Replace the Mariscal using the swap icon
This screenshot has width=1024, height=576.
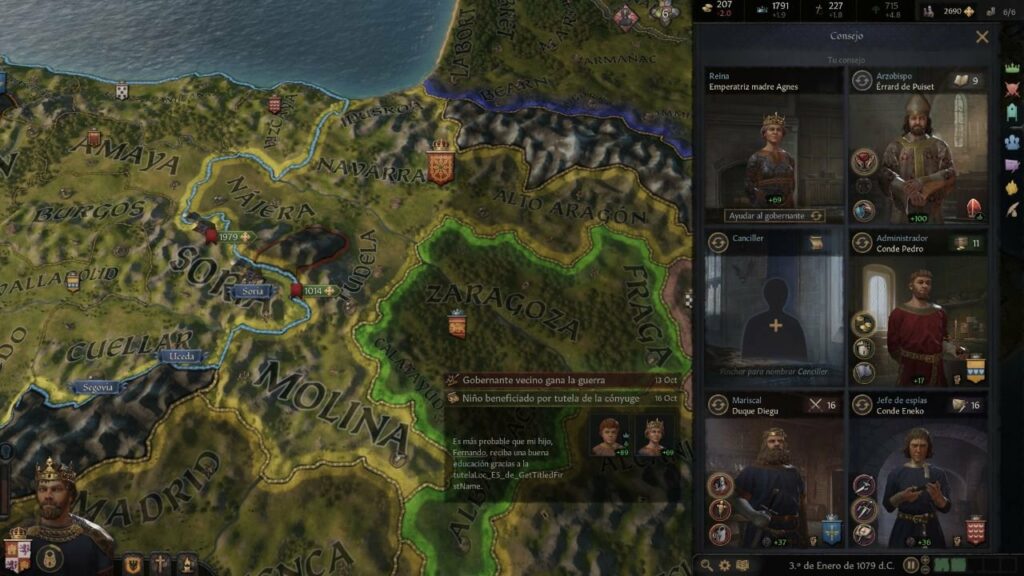tap(718, 403)
